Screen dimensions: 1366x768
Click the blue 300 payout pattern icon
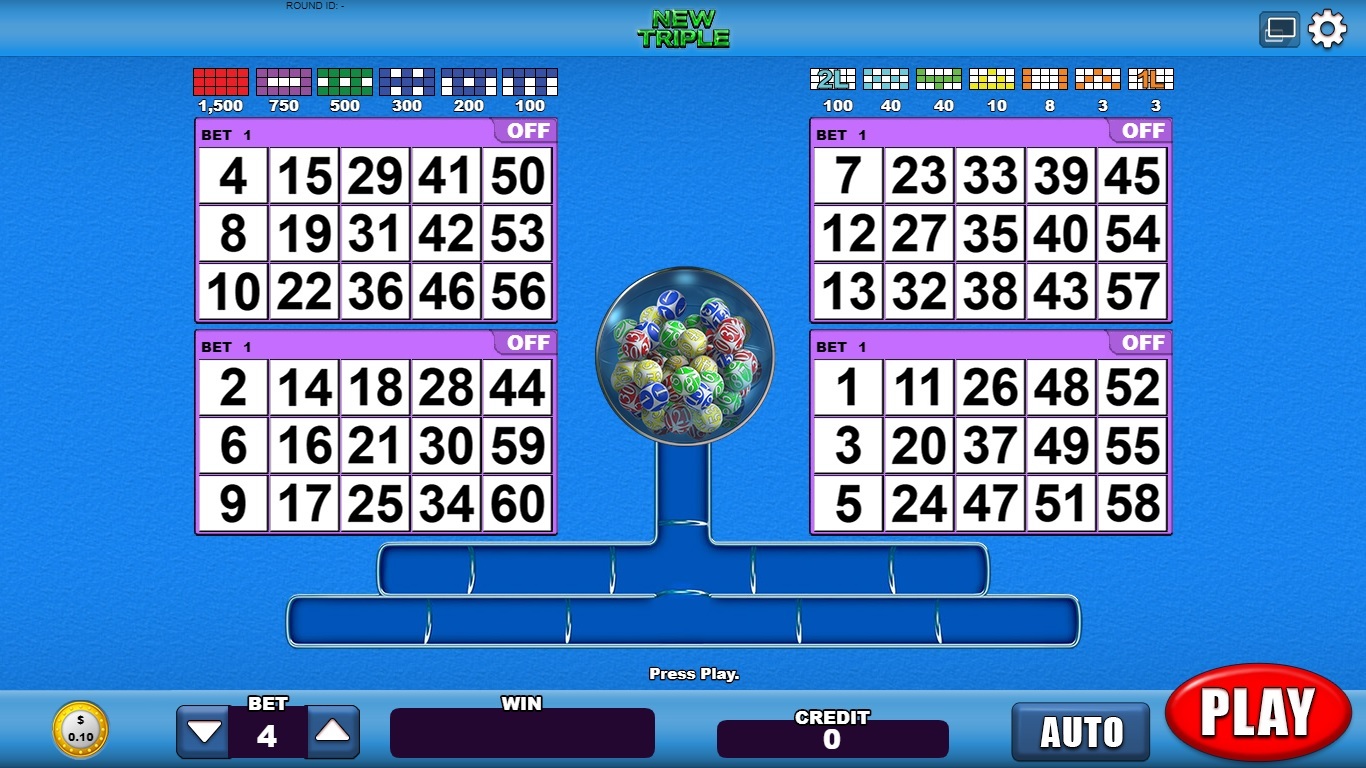(x=406, y=82)
